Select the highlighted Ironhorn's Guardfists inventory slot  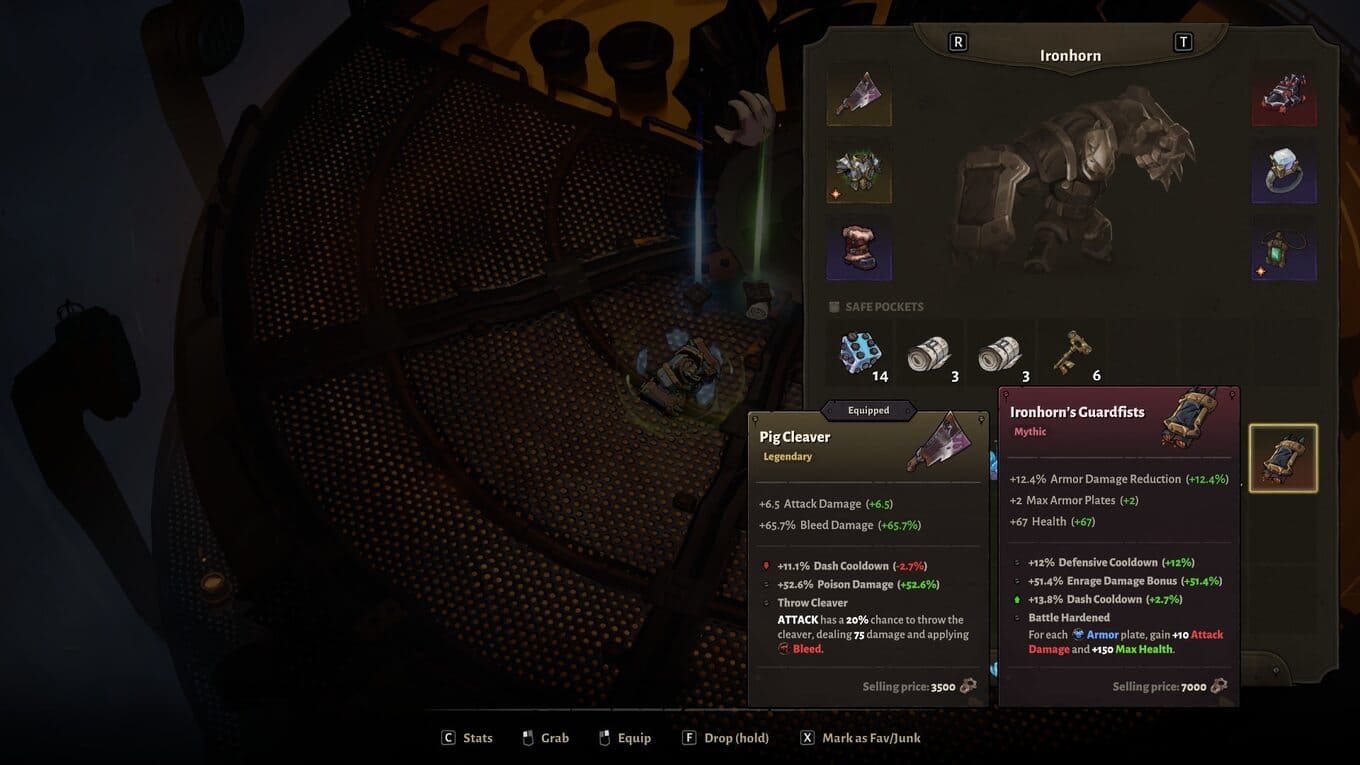pos(1284,459)
